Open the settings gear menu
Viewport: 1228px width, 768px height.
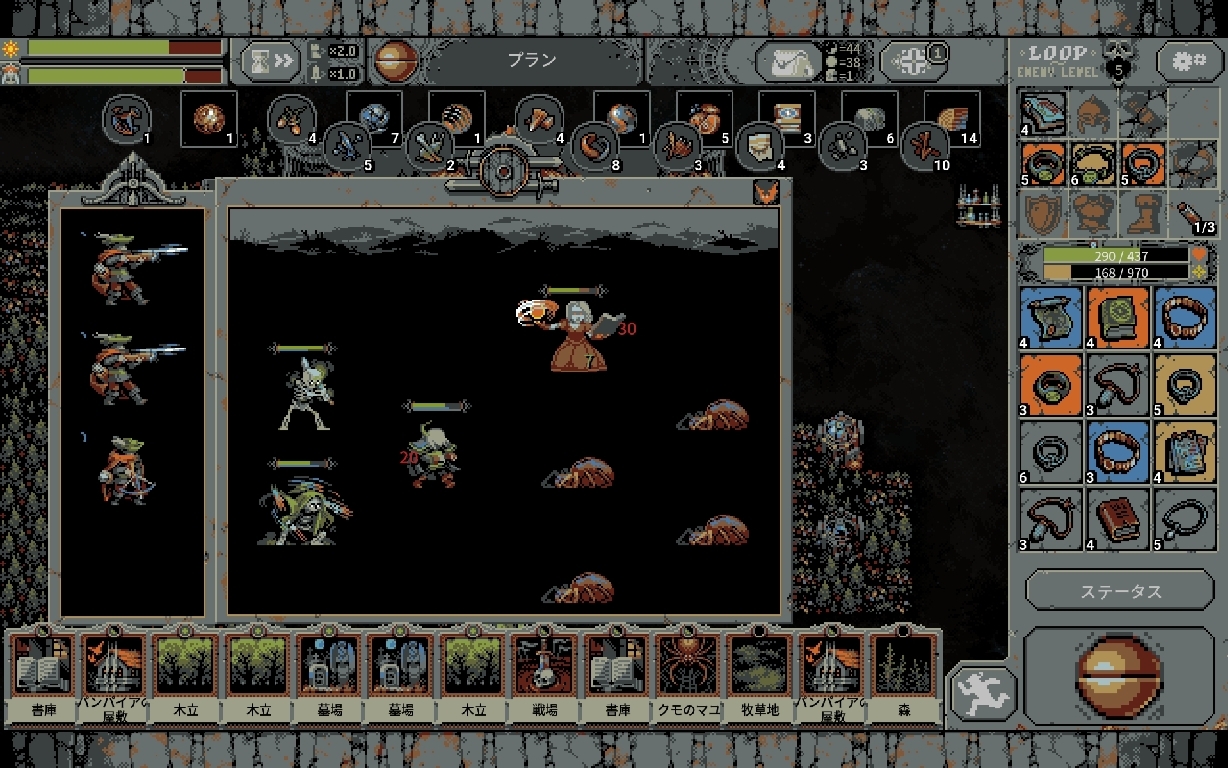pyautogui.click(x=1189, y=62)
